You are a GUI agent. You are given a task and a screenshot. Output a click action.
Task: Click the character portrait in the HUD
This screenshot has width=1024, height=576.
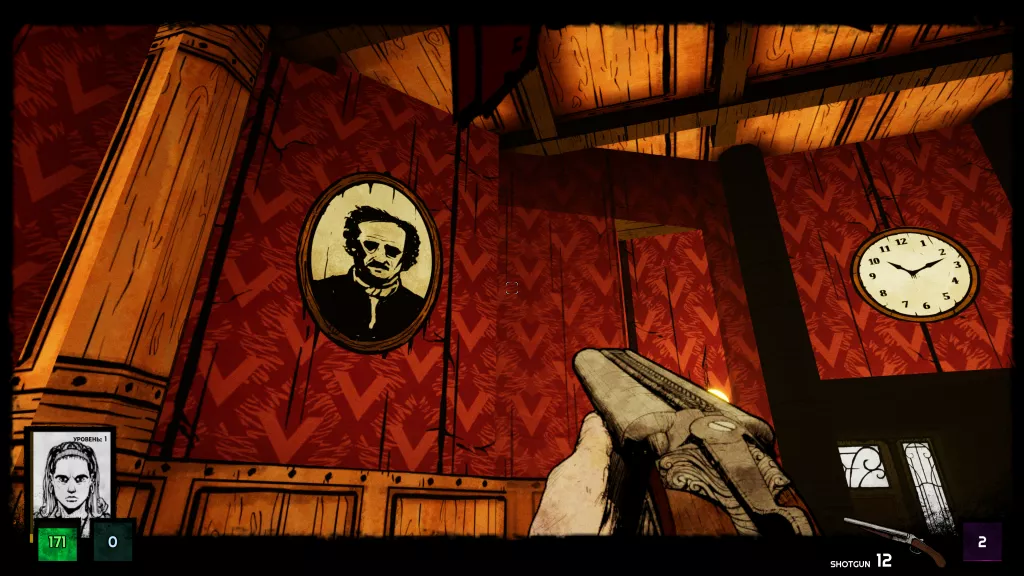70,476
